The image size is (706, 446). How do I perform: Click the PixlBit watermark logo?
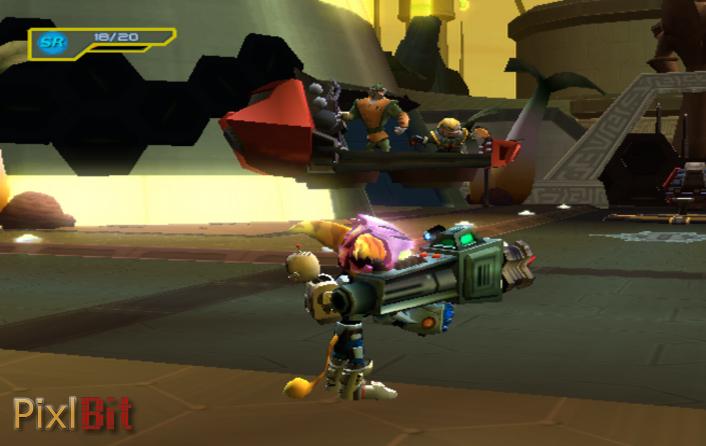point(72,413)
